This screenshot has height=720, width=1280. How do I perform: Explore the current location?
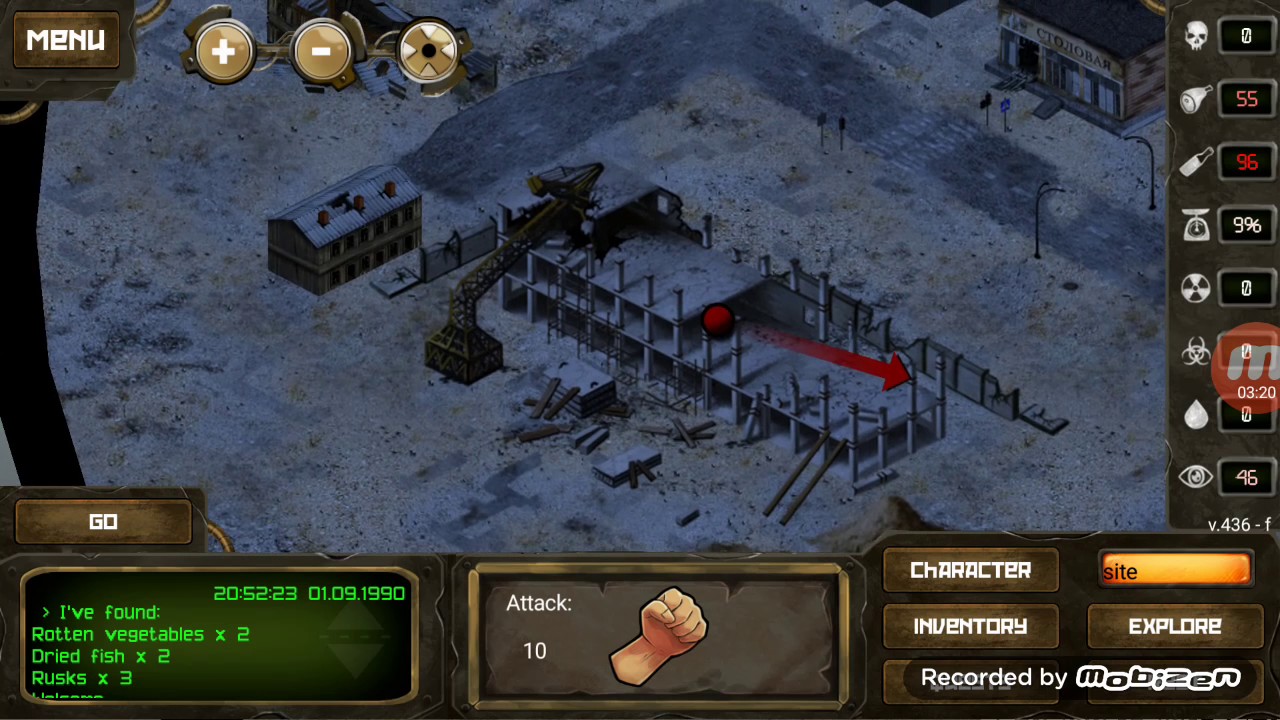1174,626
